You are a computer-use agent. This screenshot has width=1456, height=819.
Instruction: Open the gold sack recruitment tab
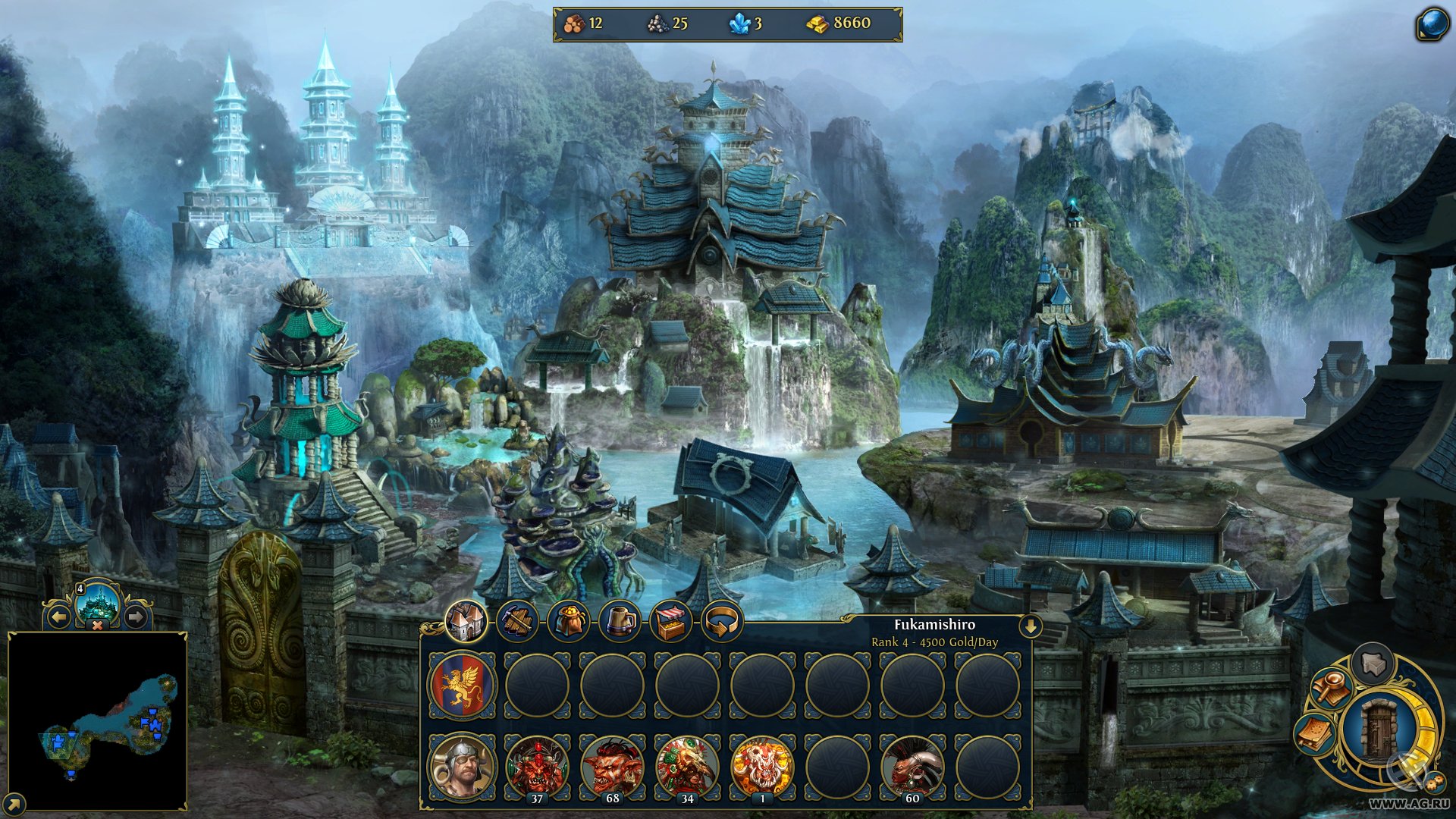click(x=569, y=622)
